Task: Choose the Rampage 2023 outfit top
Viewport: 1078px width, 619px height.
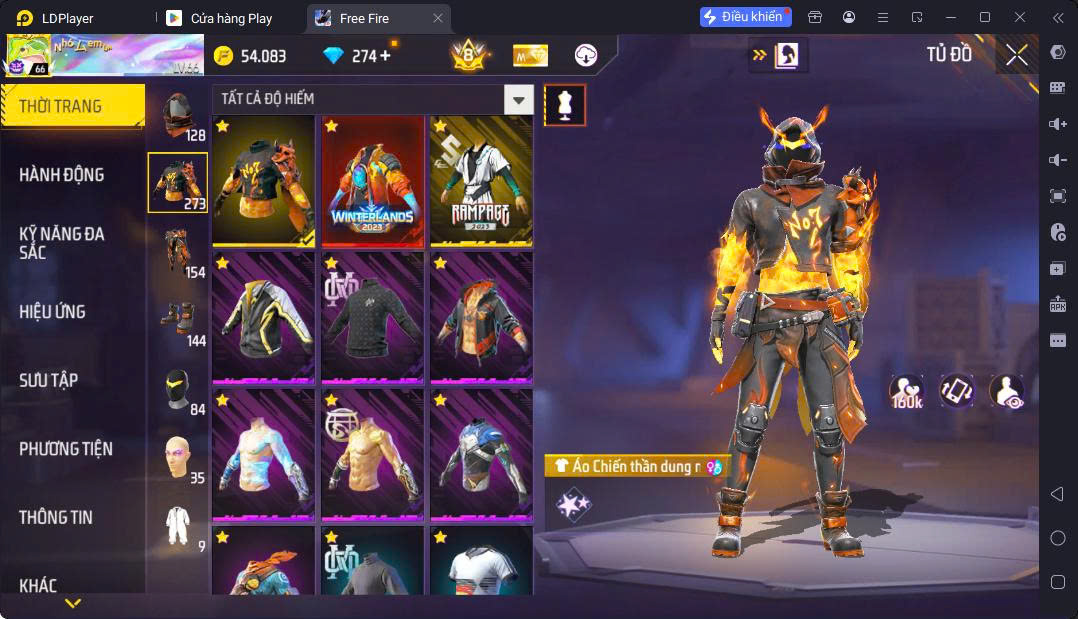Action: 481,181
